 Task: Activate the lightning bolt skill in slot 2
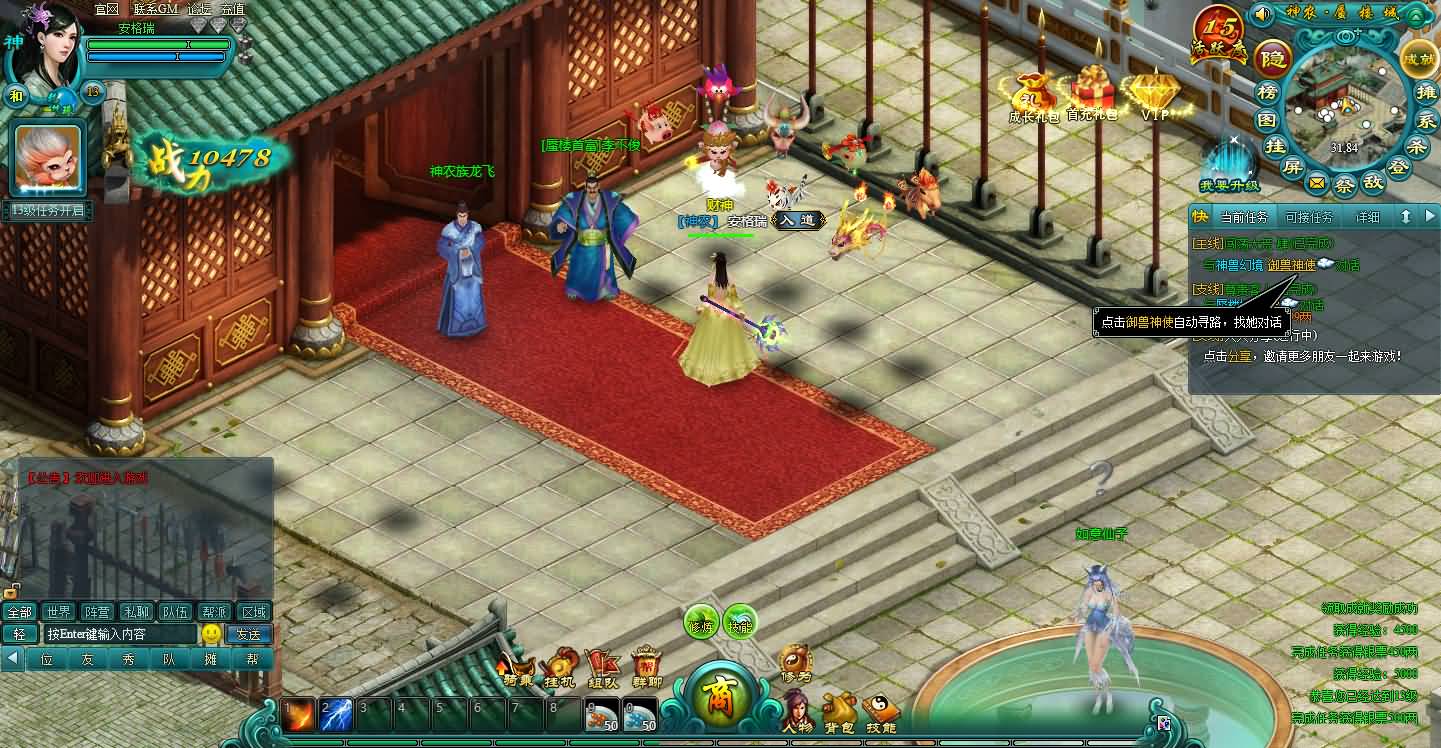click(x=335, y=715)
